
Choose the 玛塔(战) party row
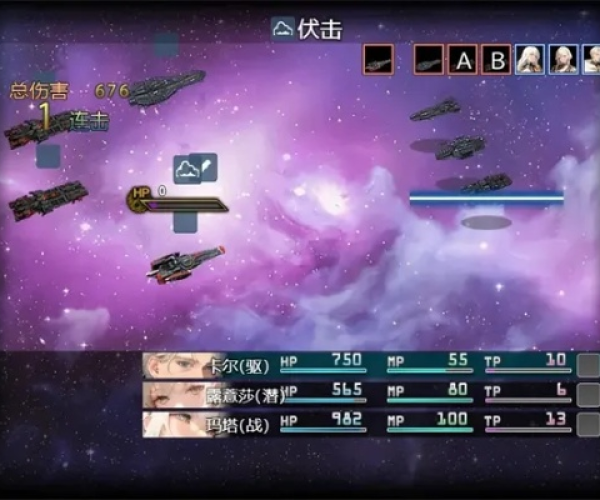(360, 423)
